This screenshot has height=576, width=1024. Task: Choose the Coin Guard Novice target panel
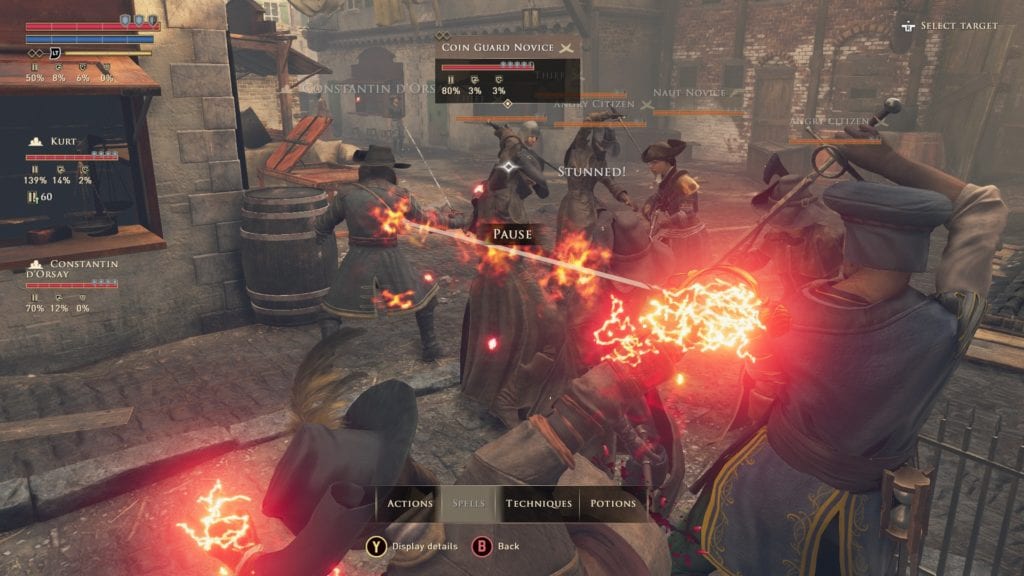click(x=507, y=68)
